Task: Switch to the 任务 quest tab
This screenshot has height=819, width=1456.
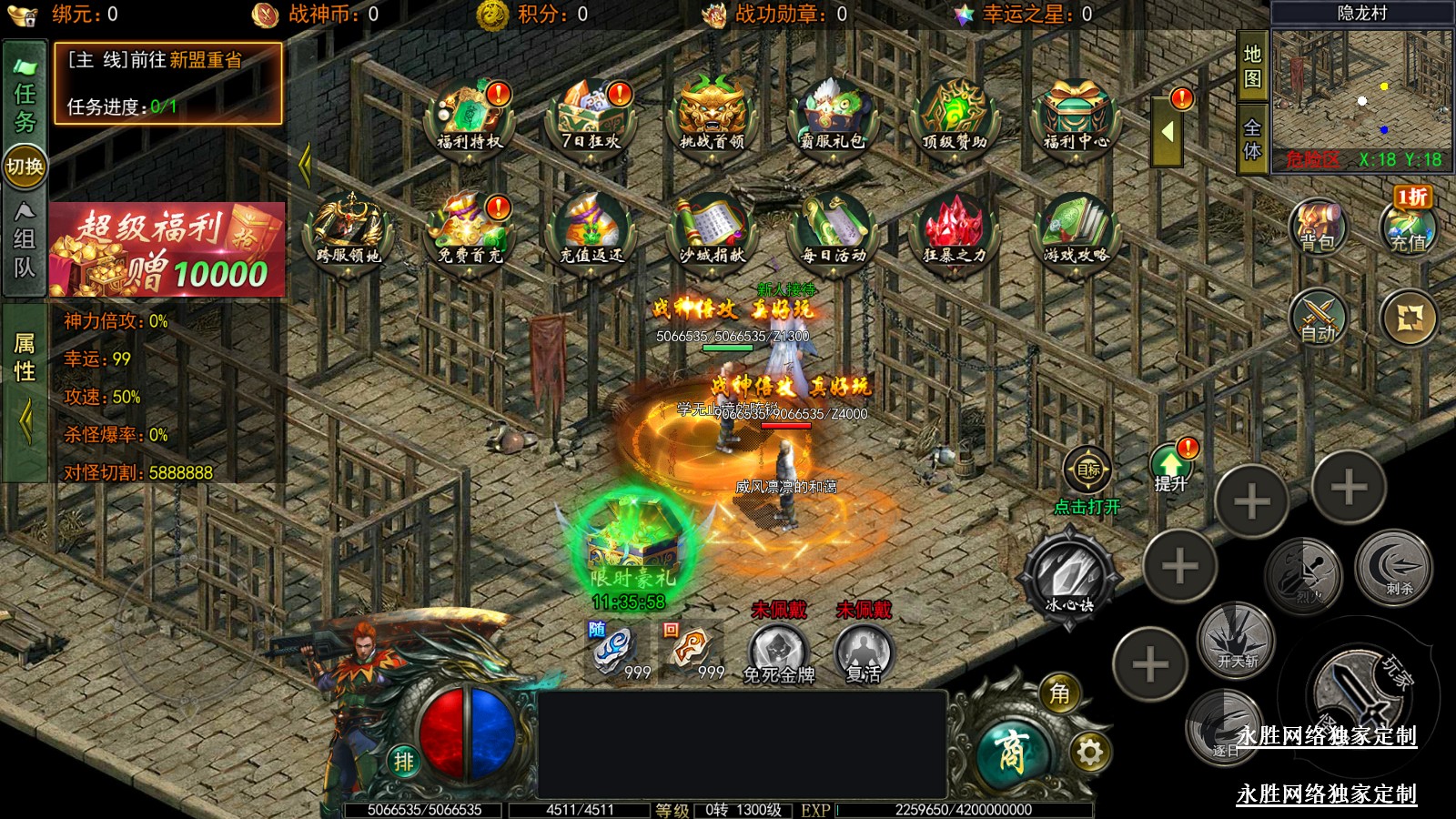Action: pos(25,96)
